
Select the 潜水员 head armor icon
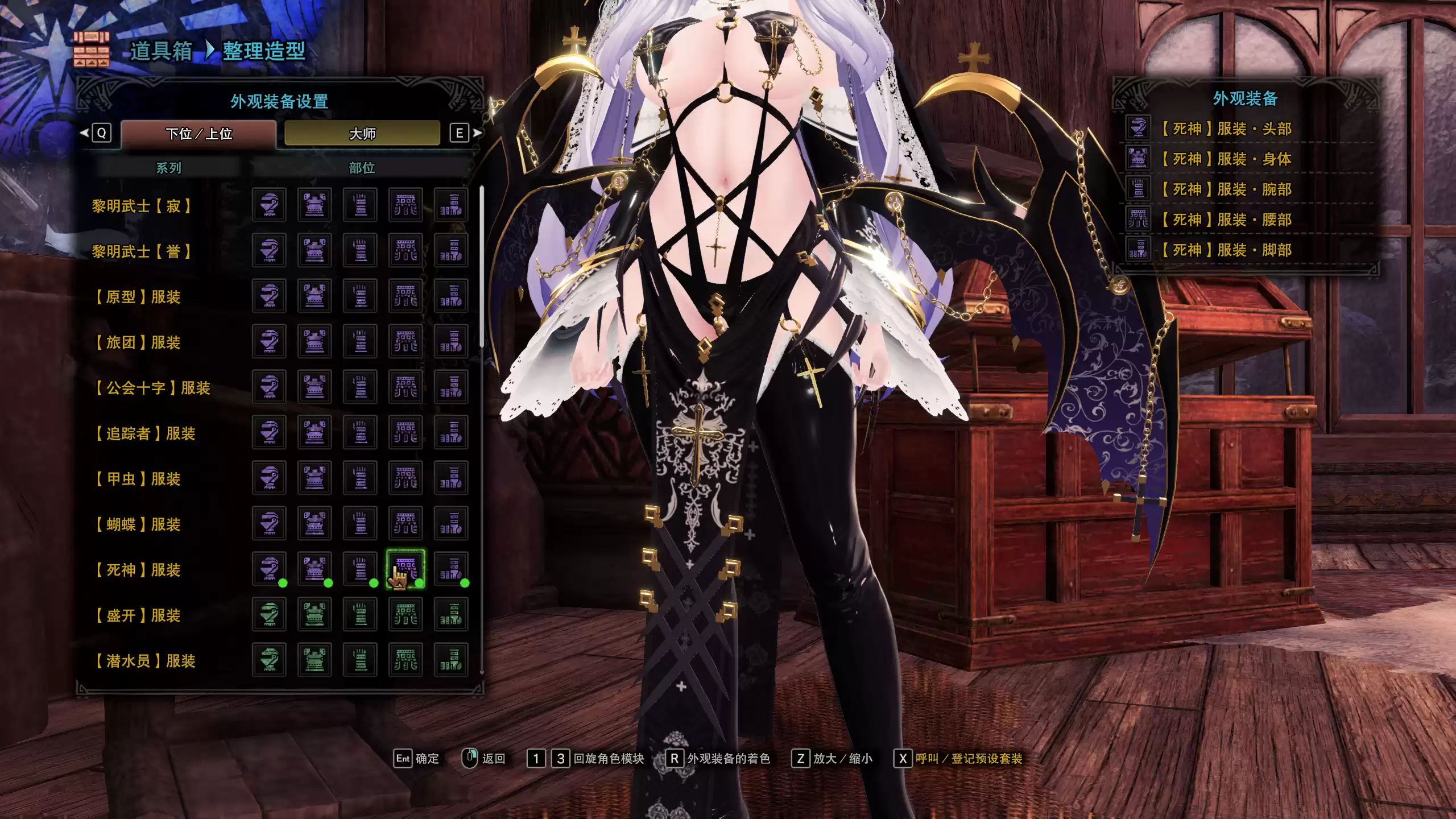coord(269,660)
